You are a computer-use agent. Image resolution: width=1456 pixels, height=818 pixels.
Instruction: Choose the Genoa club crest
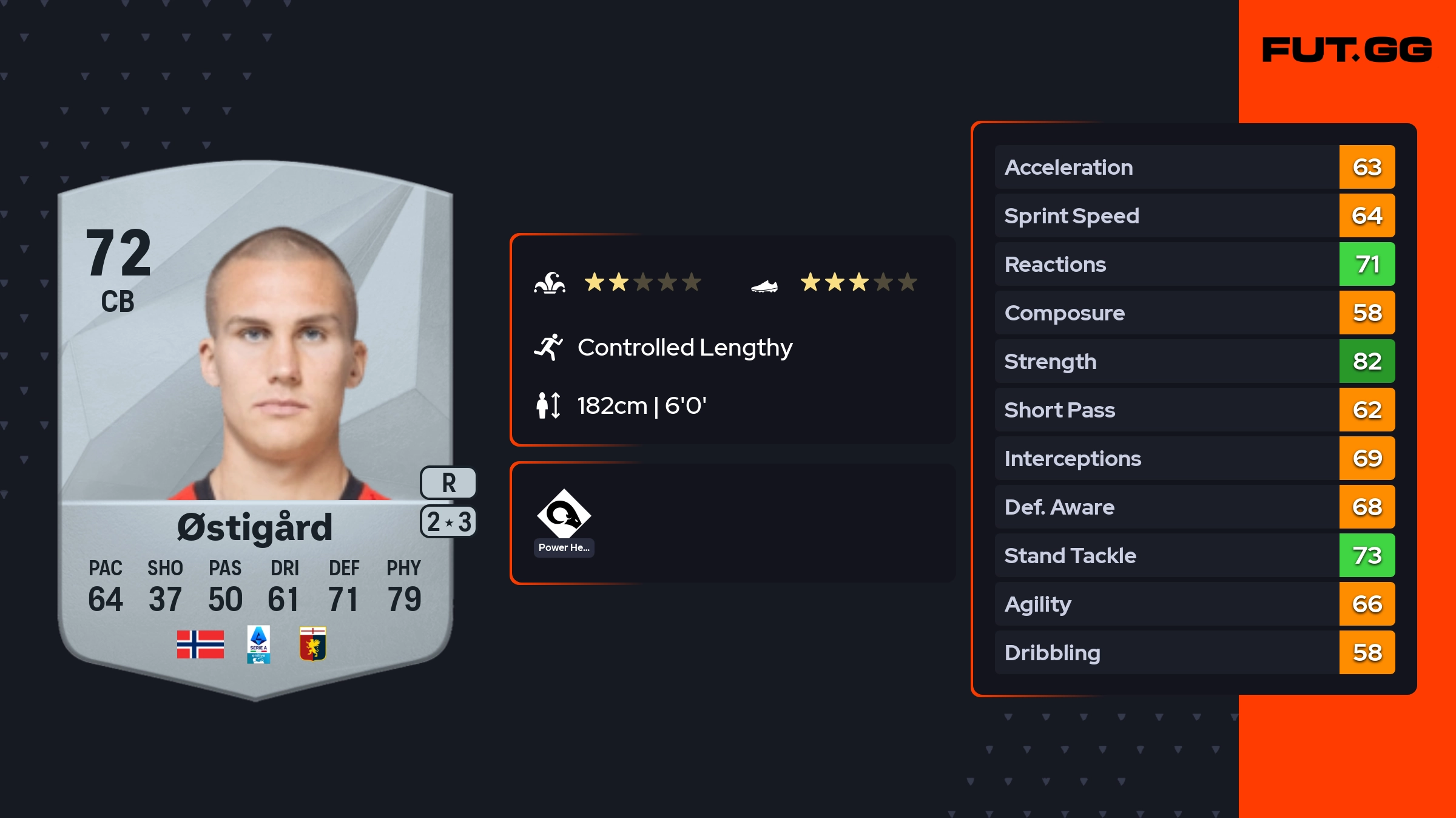(313, 644)
